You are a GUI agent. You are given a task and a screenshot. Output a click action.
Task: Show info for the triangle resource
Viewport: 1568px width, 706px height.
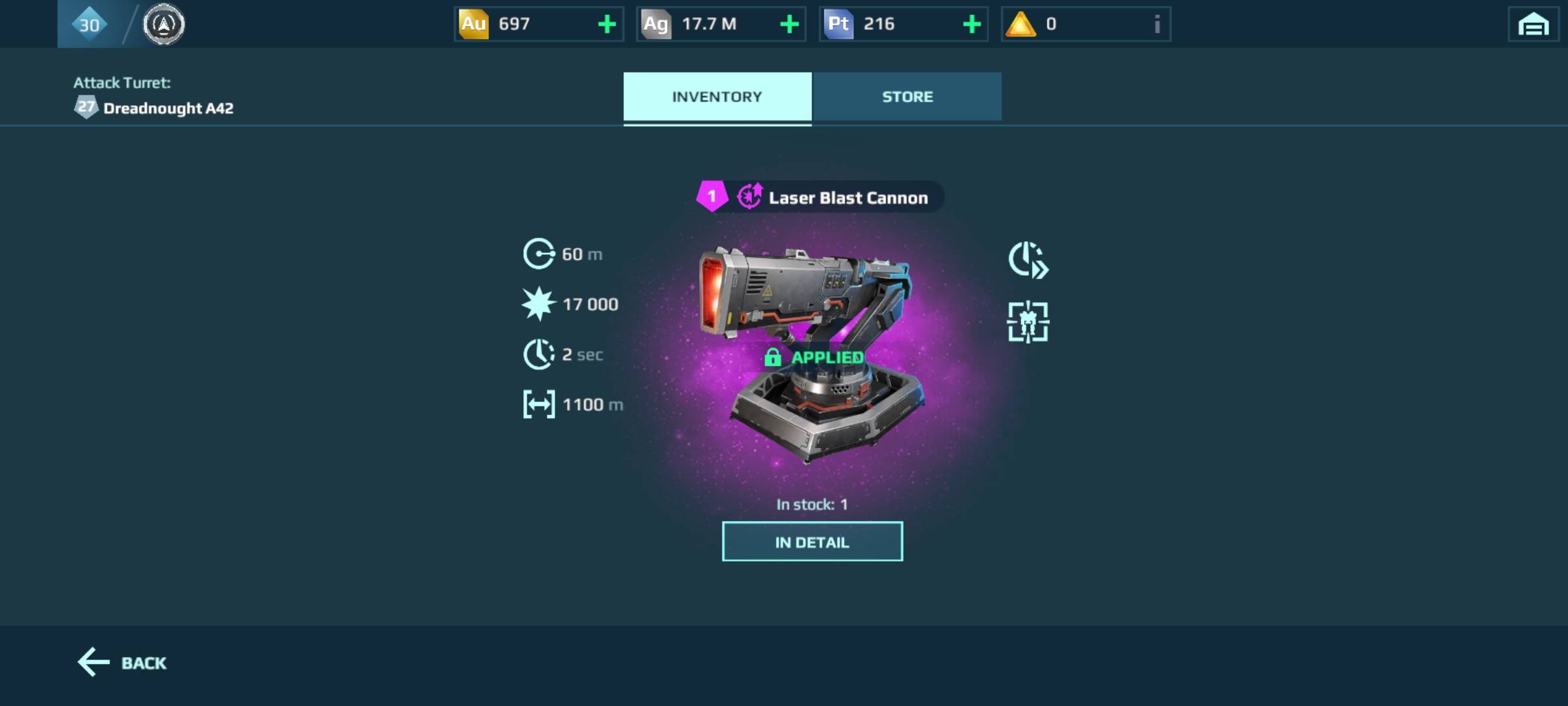[1157, 25]
